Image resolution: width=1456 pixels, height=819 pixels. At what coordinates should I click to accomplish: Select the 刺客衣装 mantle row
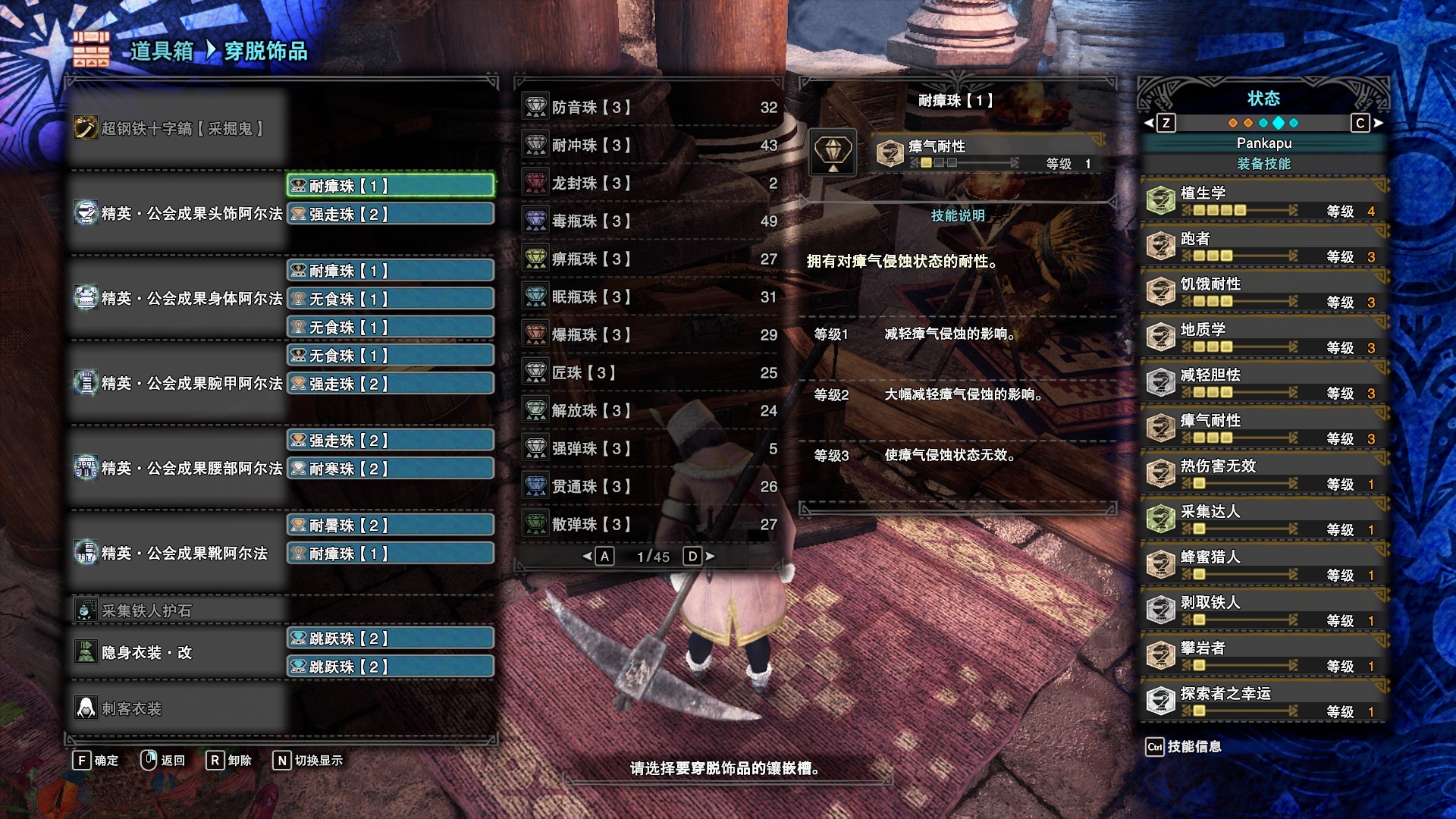click(179, 708)
